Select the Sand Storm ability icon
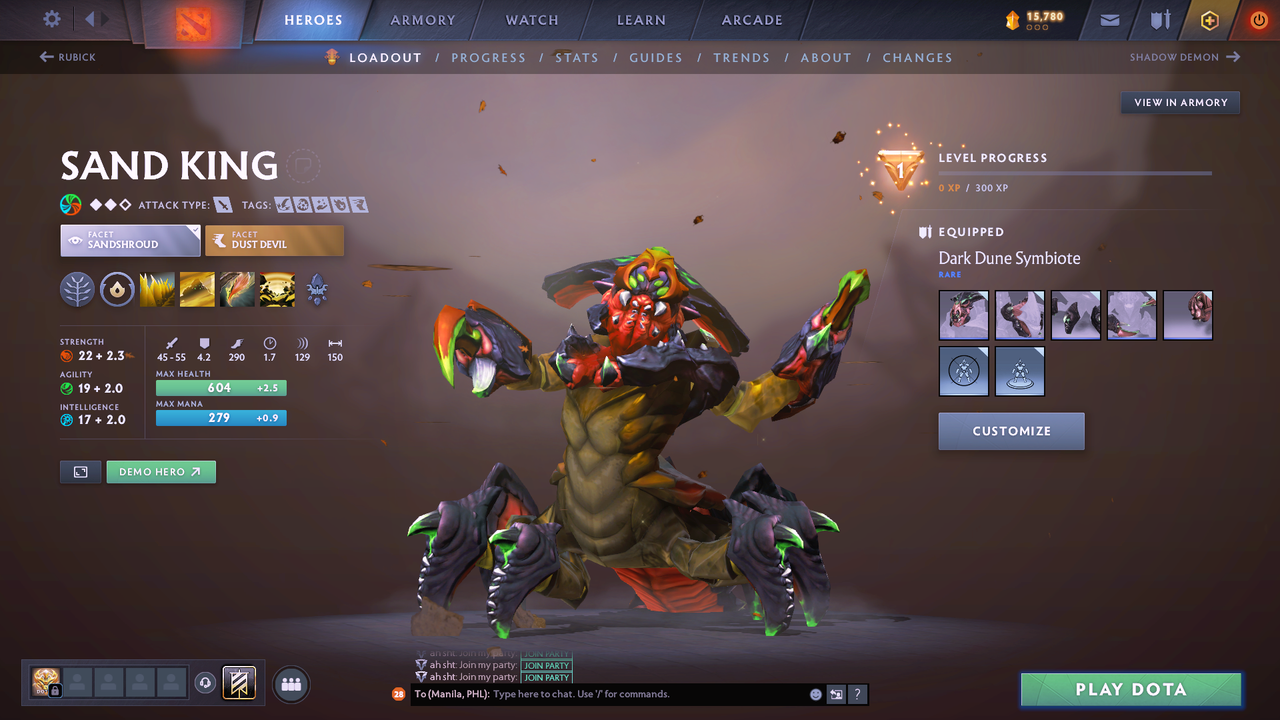The height and width of the screenshot is (720, 1280). [197, 290]
